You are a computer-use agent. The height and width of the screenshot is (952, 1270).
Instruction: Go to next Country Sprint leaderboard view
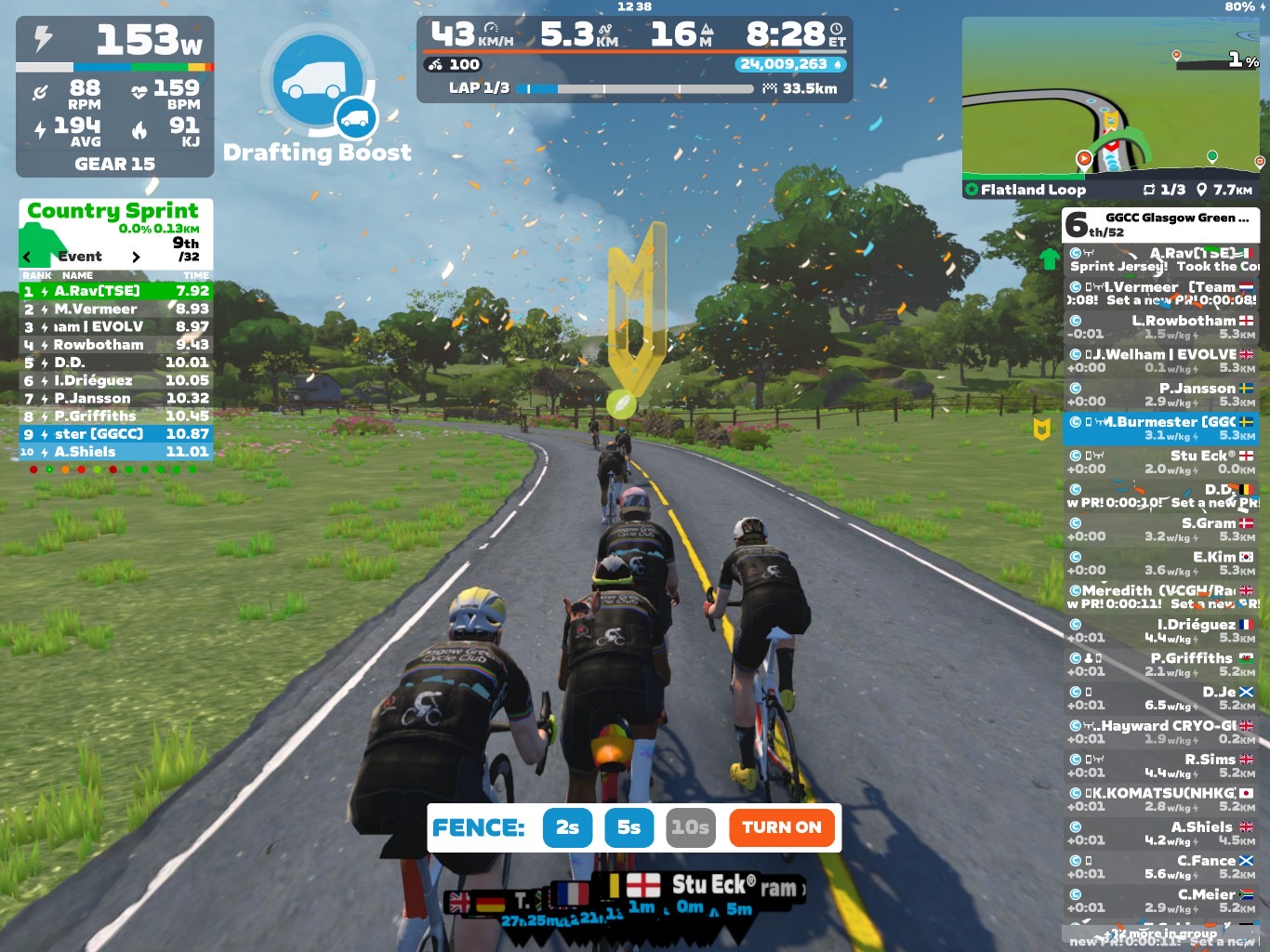(x=136, y=257)
